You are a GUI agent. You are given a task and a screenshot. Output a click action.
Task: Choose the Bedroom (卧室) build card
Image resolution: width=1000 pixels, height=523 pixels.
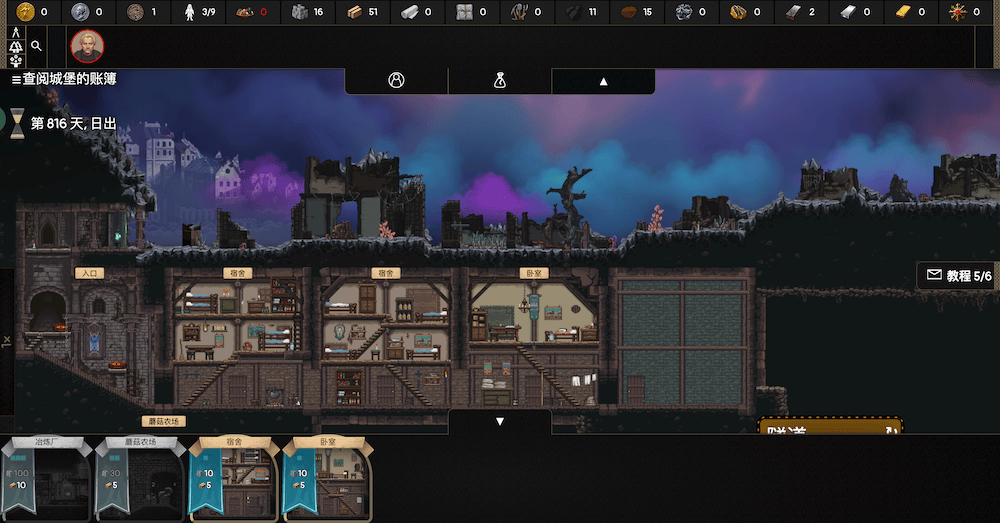[x=327, y=478]
